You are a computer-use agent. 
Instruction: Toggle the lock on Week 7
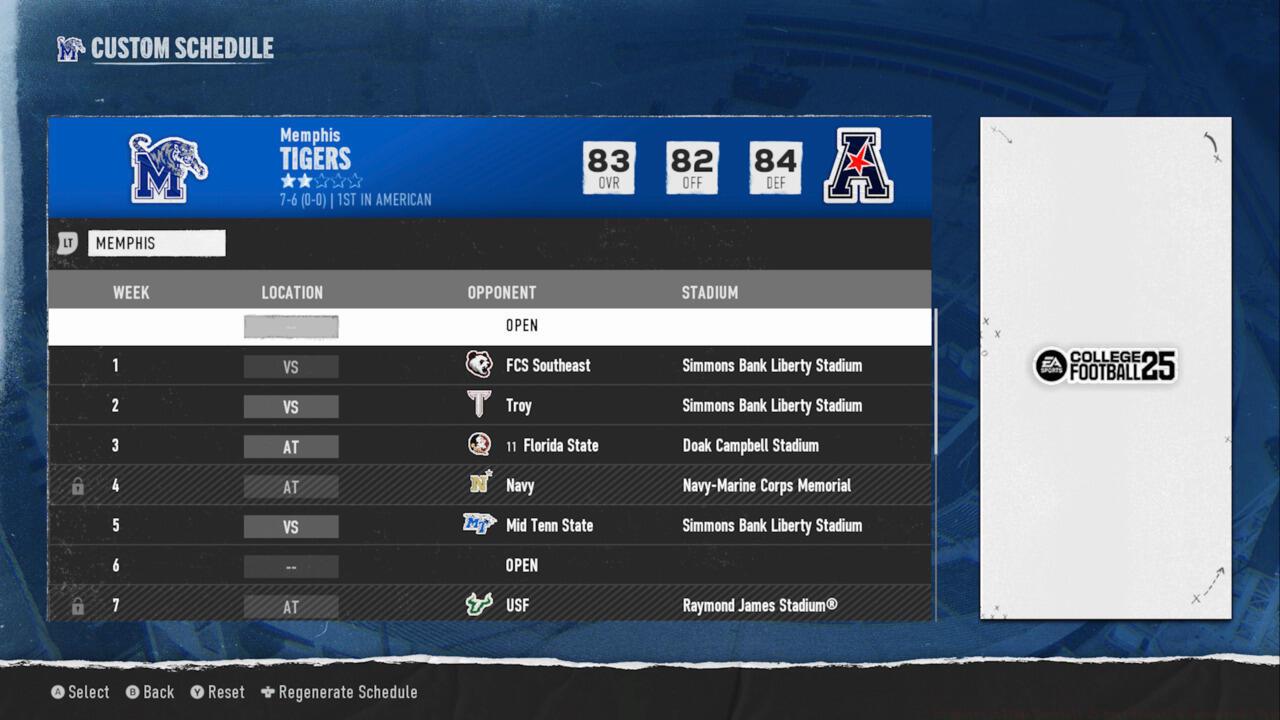[78, 606]
